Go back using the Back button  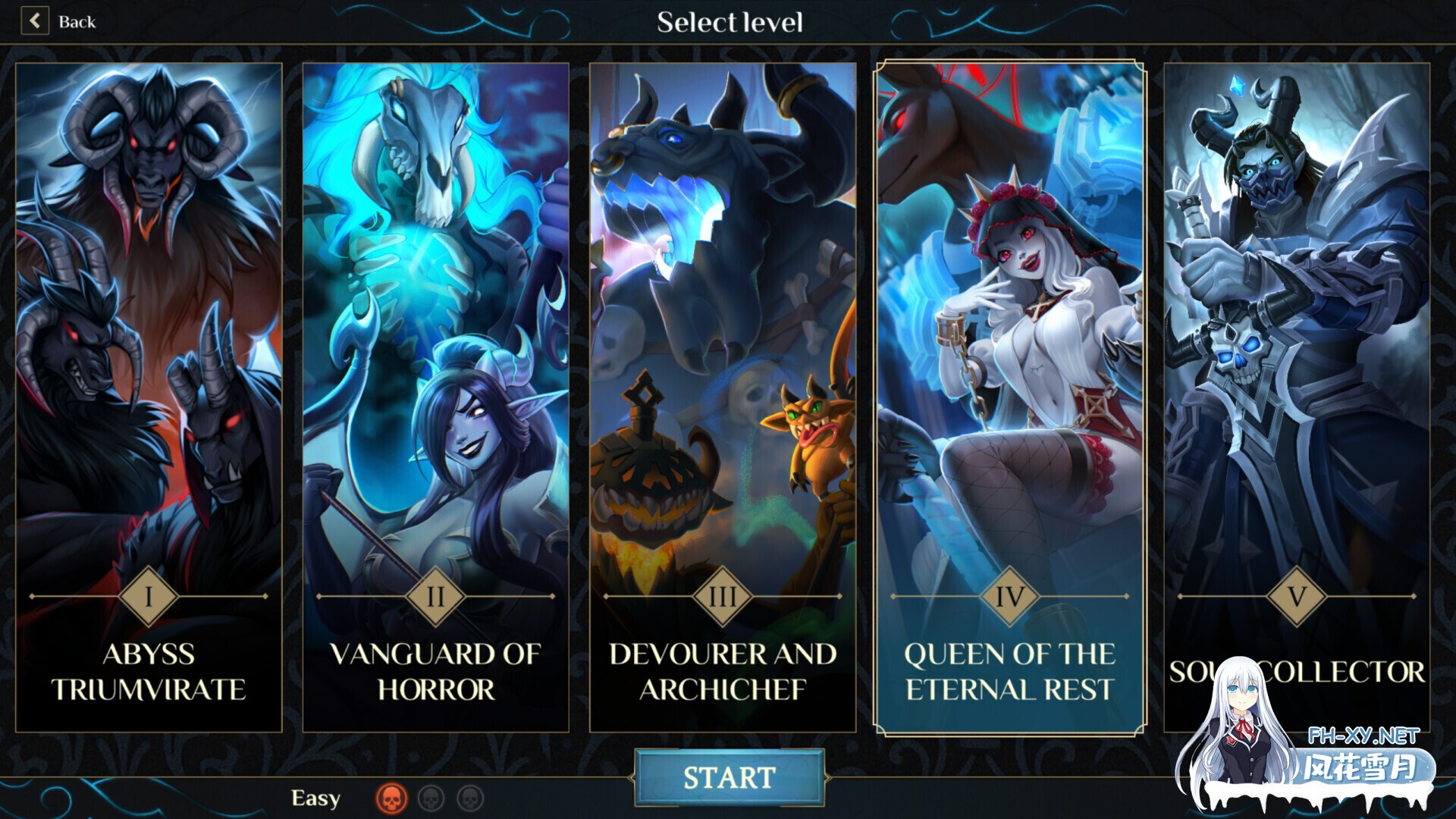click(59, 21)
